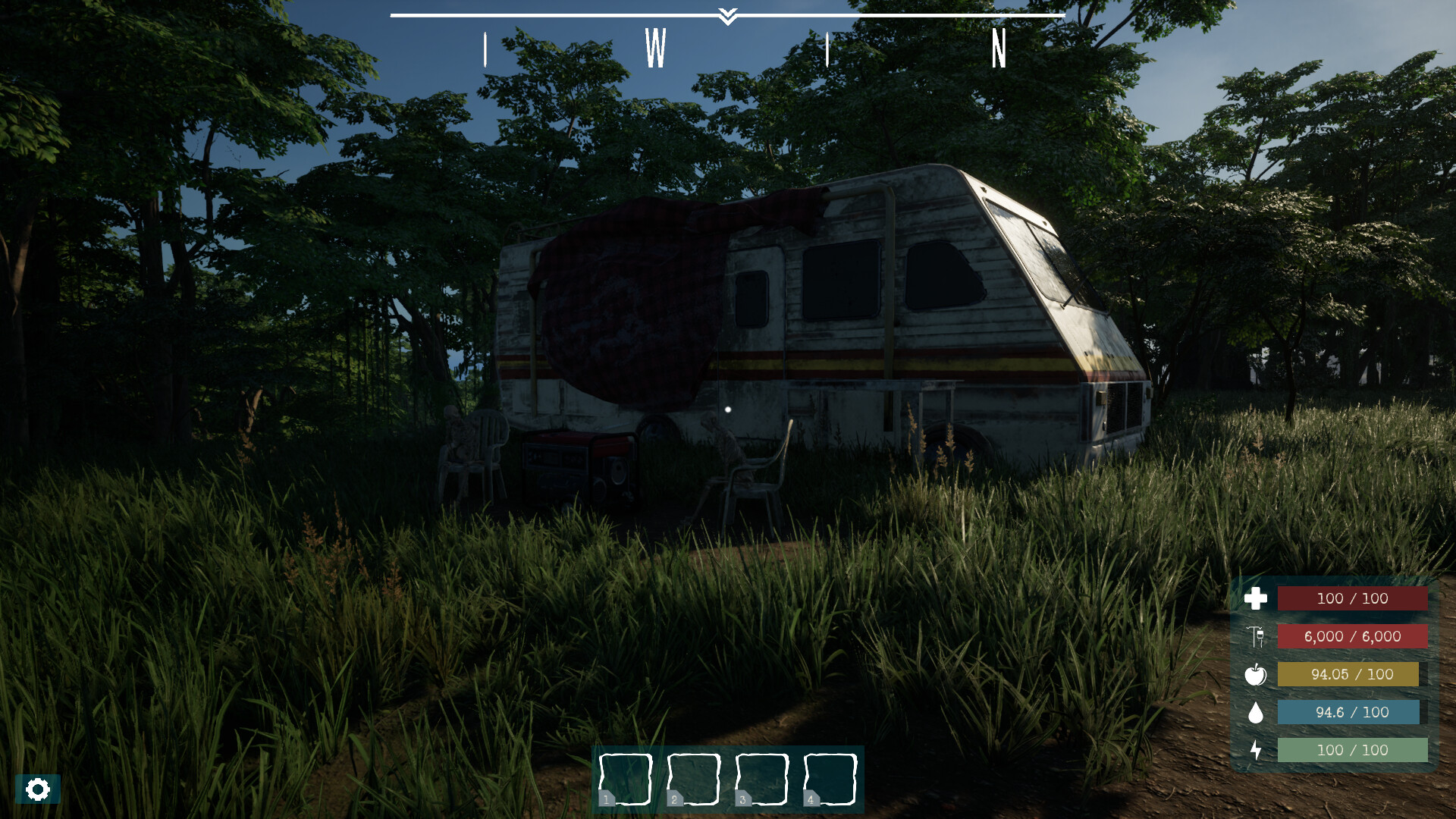
Task: Click the health cross icon in vitals panel
Action: pyautogui.click(x=1257, y=598)
